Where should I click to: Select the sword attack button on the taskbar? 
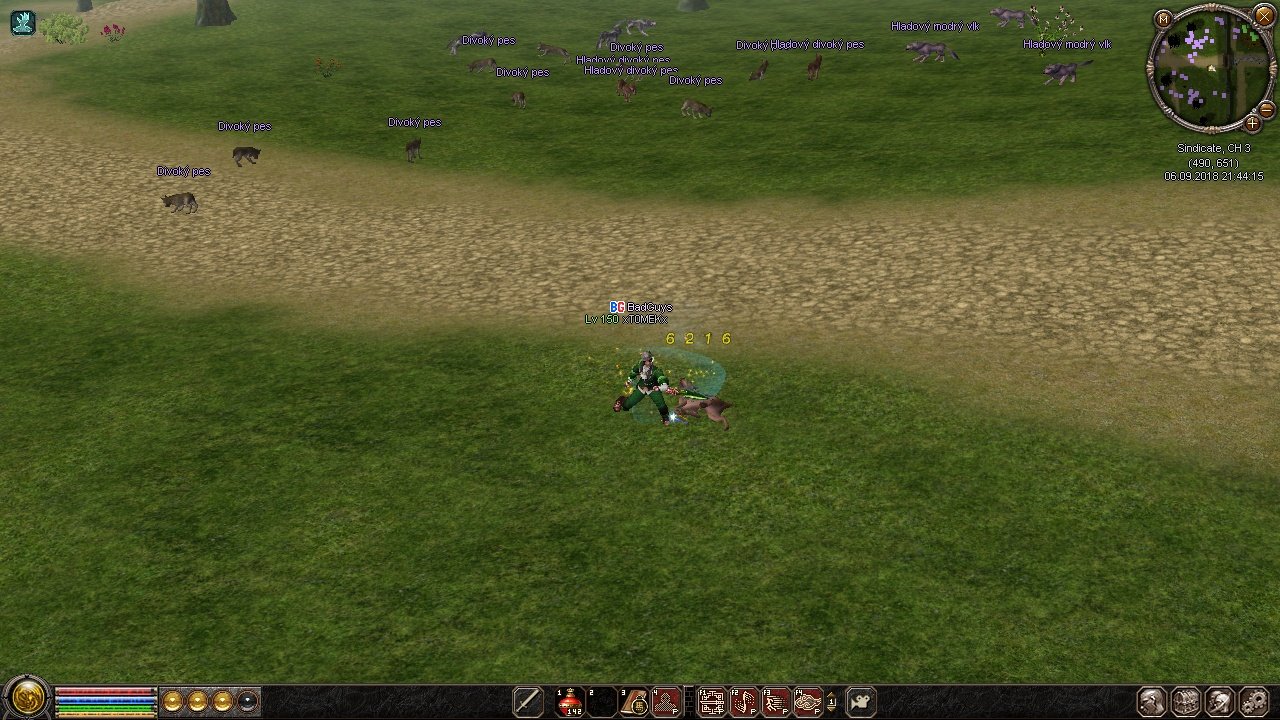[x=527, y=701]
